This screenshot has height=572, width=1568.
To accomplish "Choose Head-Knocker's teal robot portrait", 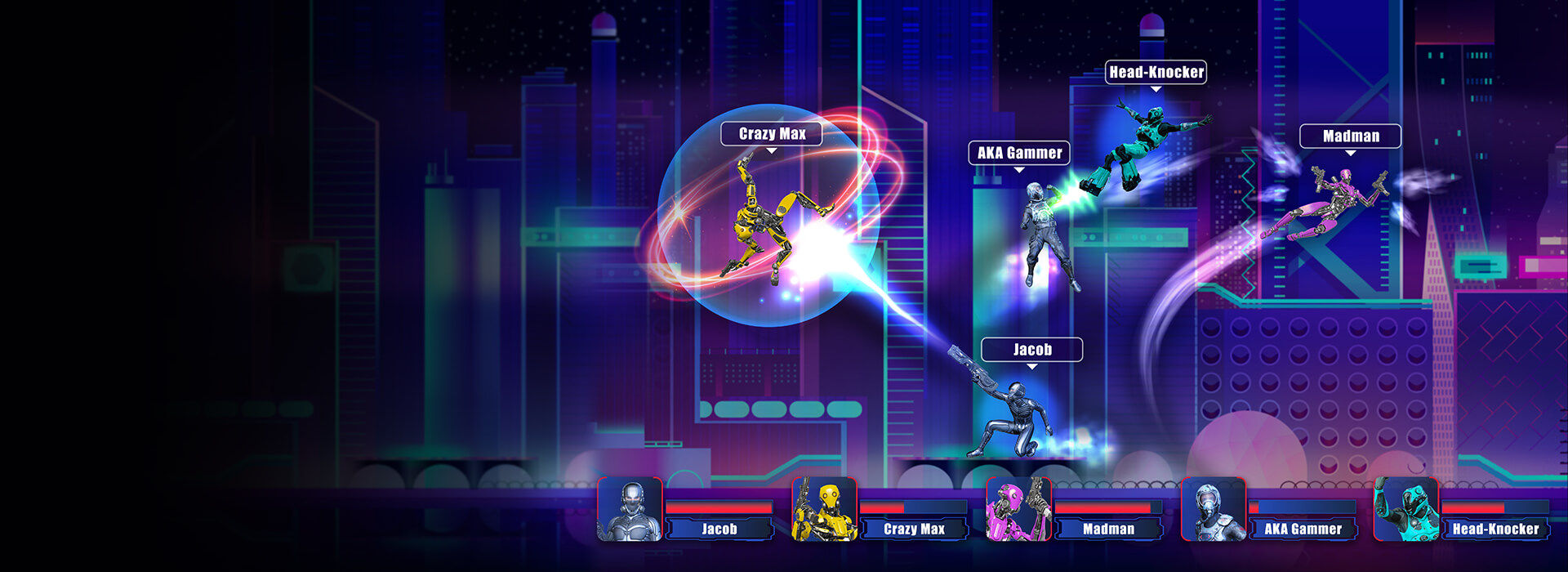I will coord(1405,509).
